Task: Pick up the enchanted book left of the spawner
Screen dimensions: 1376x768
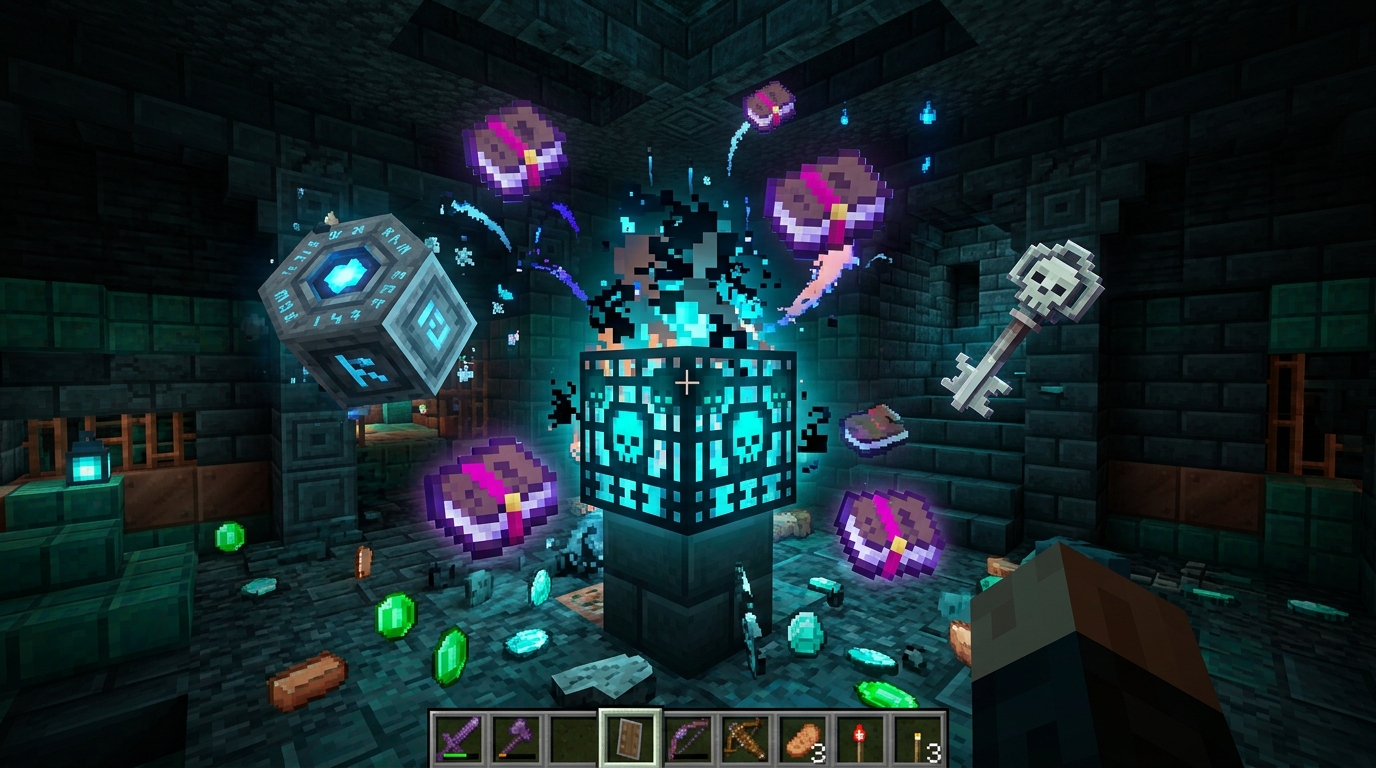Action: click(490, 495)
